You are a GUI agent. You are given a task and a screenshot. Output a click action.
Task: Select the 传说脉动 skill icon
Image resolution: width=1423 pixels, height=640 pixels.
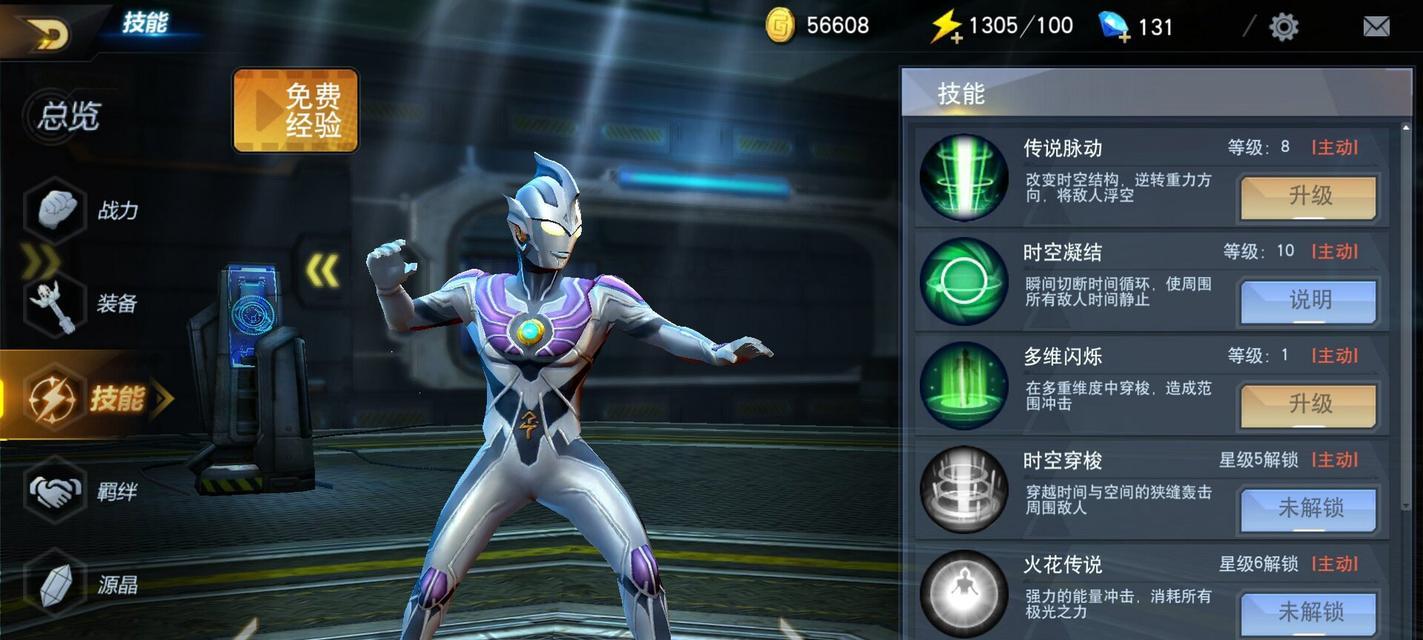pyautogui.click(x=964, y=177)
